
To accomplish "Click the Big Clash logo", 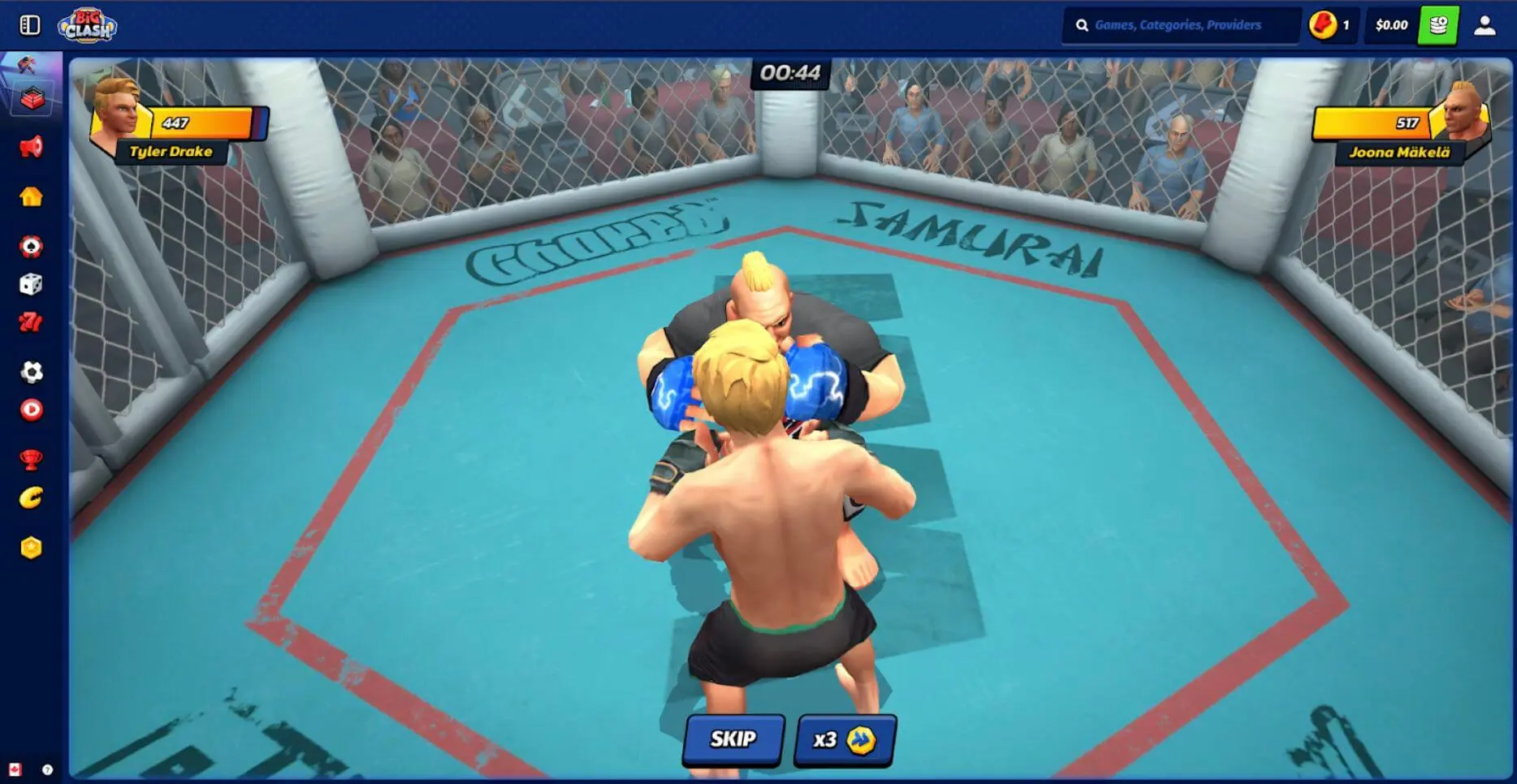I will 88,26.
